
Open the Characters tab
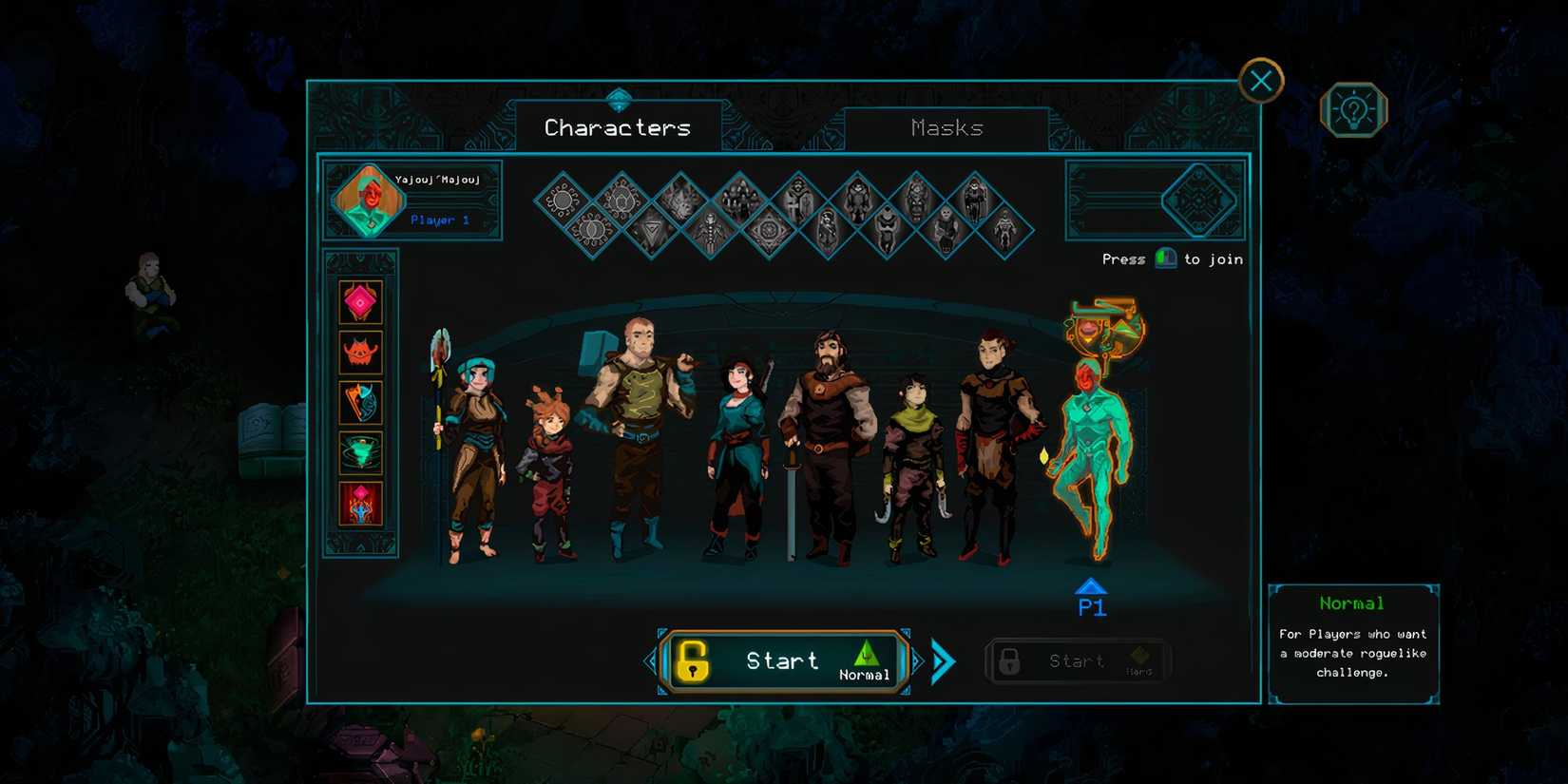(616, 126)
